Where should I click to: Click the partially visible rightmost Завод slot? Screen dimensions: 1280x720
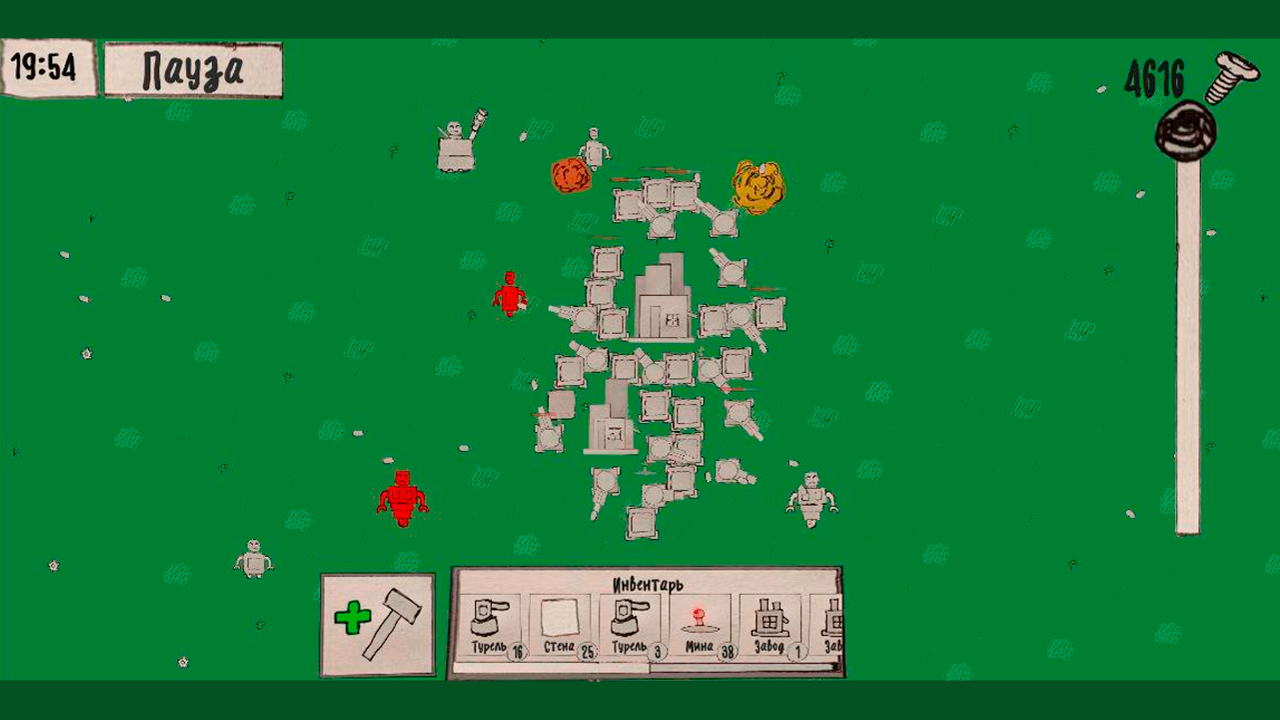point(833,620)
